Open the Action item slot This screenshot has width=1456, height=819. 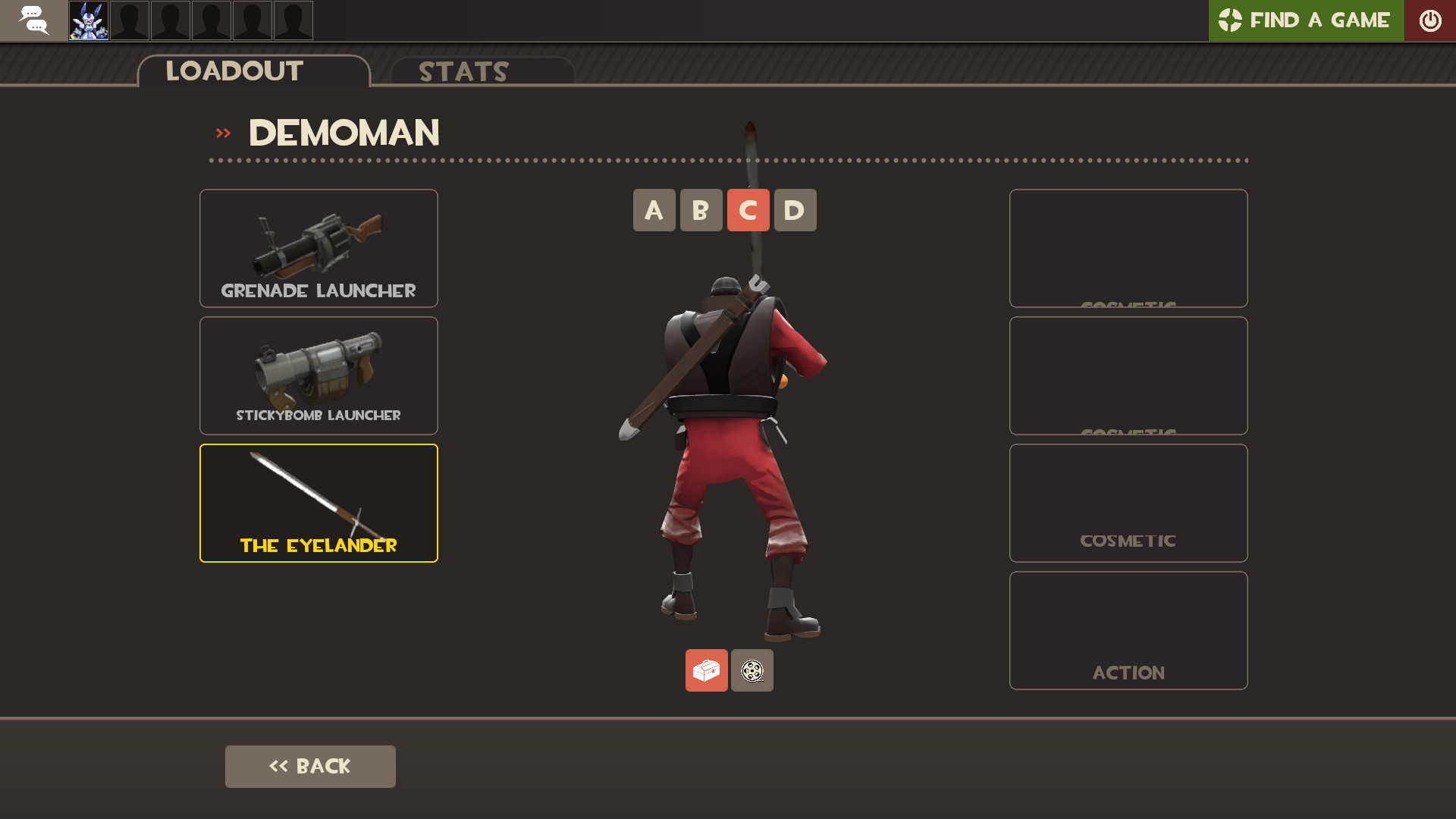pos(1128,630)
